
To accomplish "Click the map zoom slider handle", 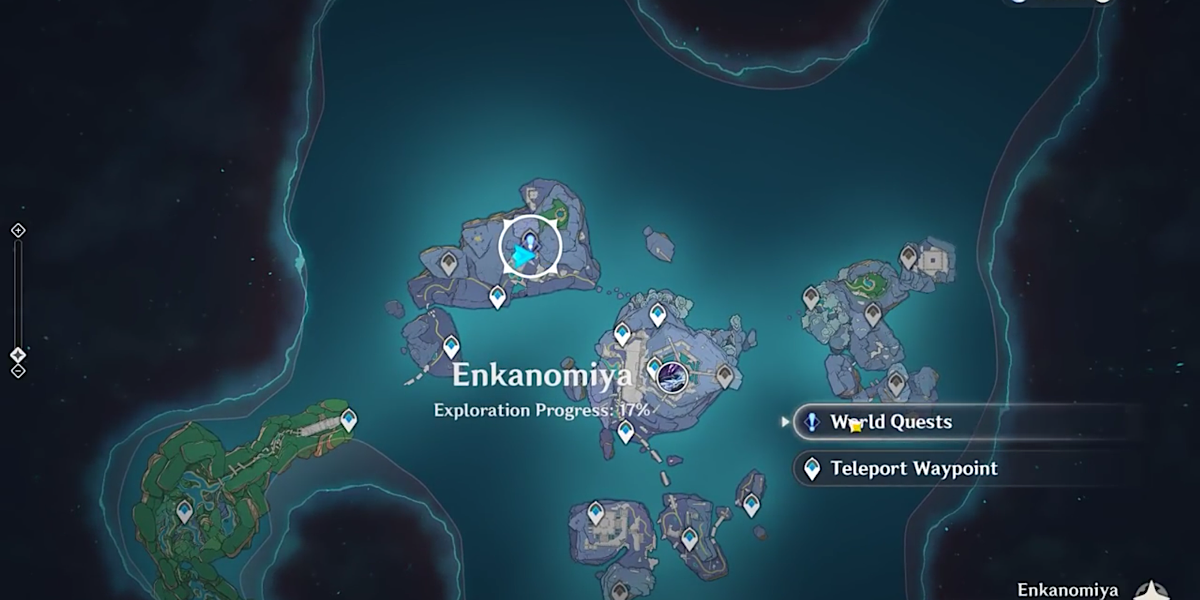I will (x=17, y=354).
